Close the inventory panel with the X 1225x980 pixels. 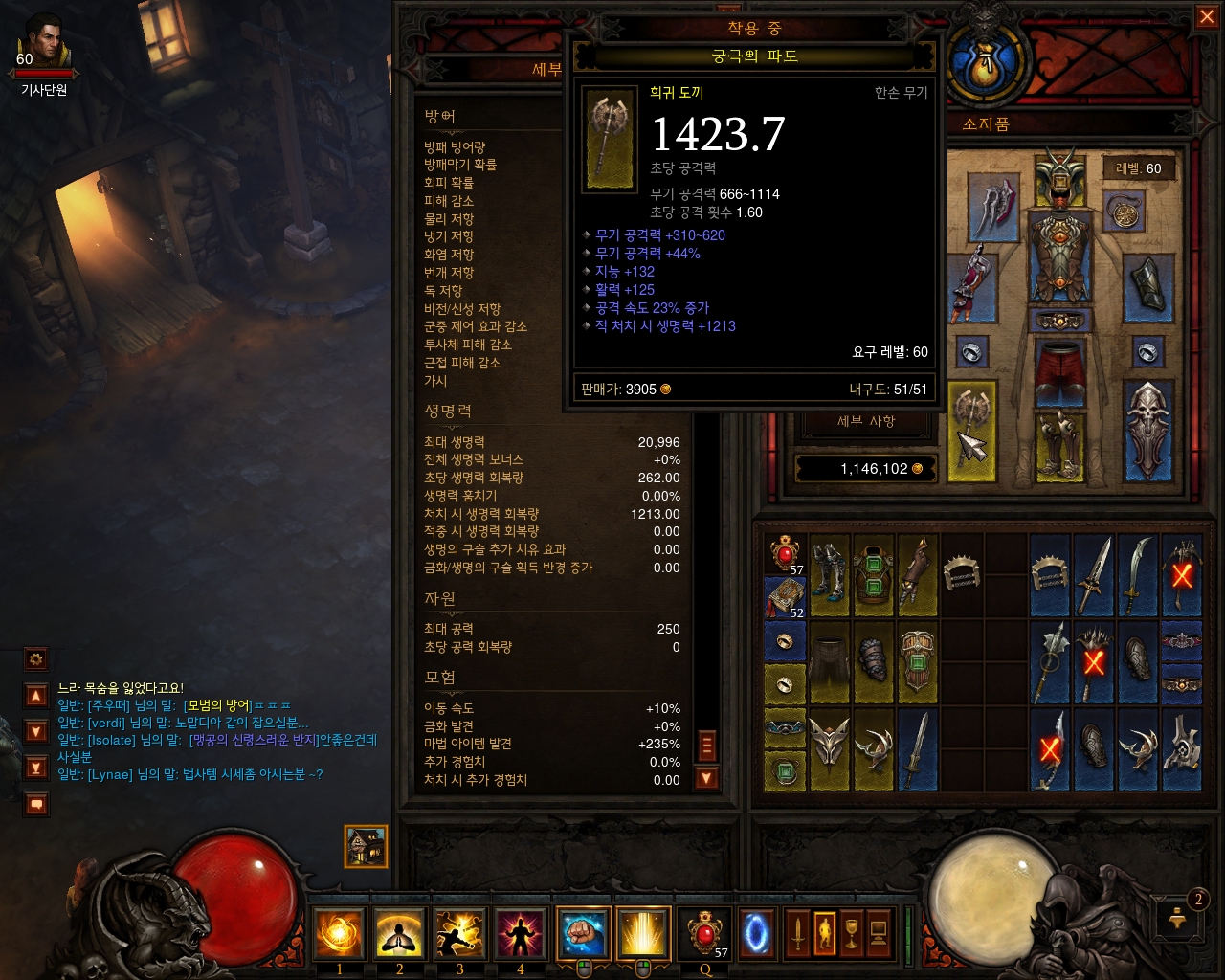click(1207, 17)
